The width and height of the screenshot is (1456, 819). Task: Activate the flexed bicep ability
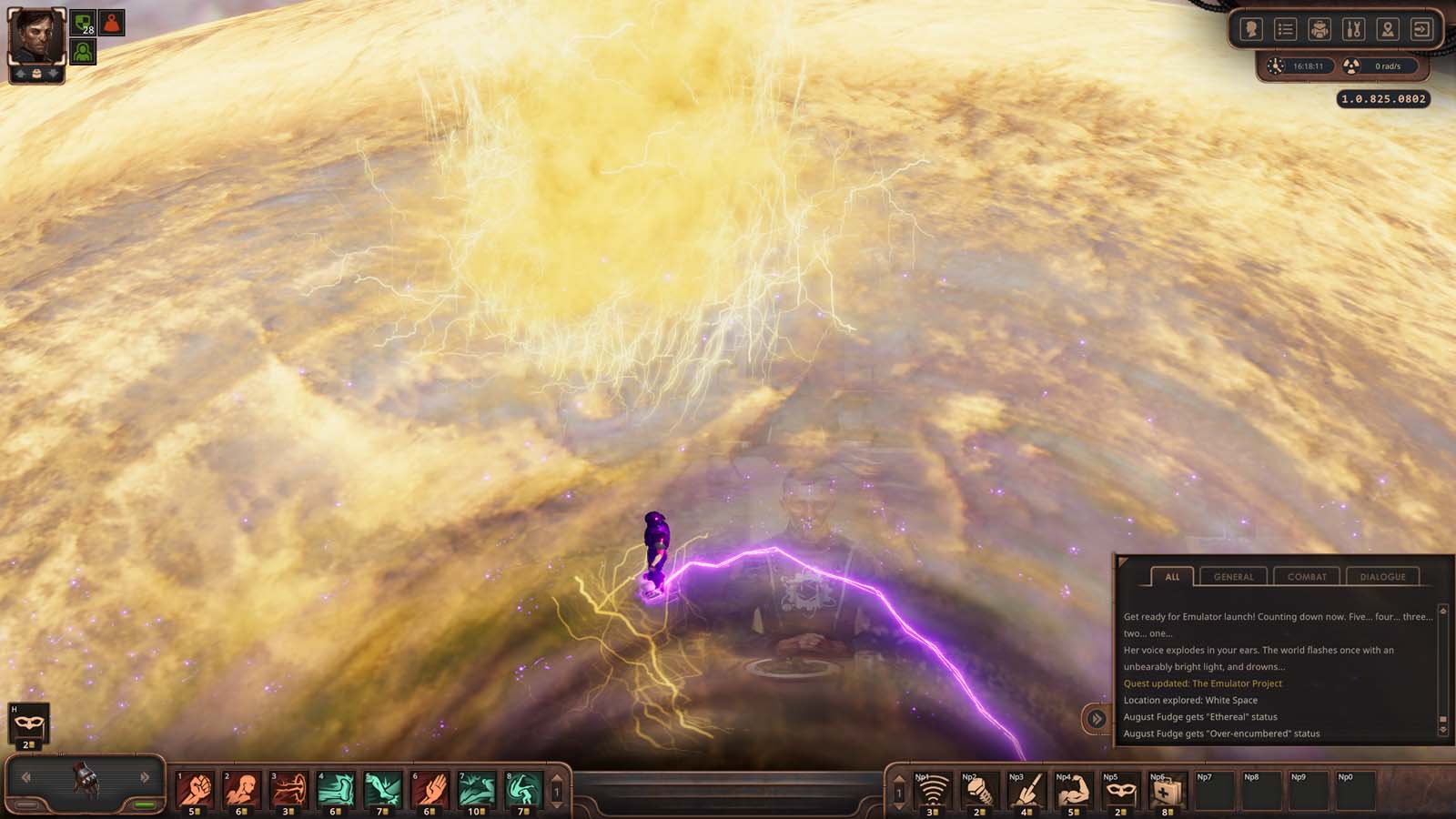[x=1073, y=790]
